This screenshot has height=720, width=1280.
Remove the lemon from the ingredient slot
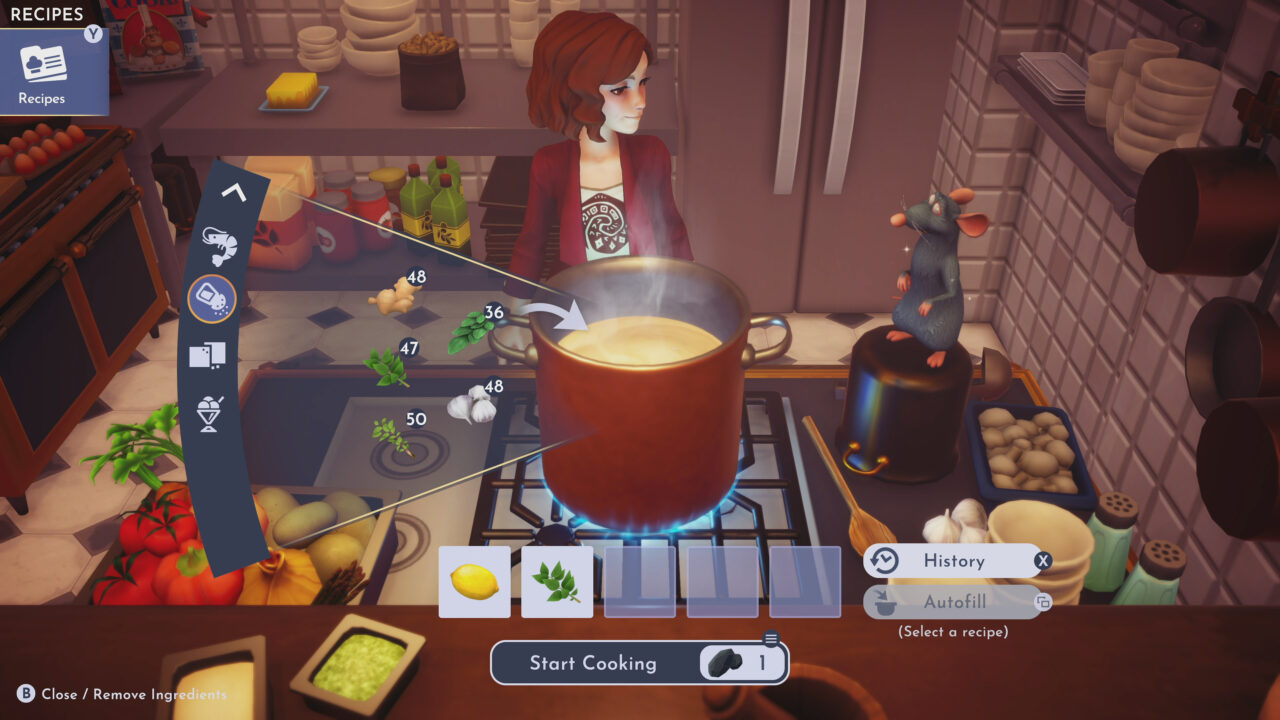pyautogui.click(x=475, y=582)
